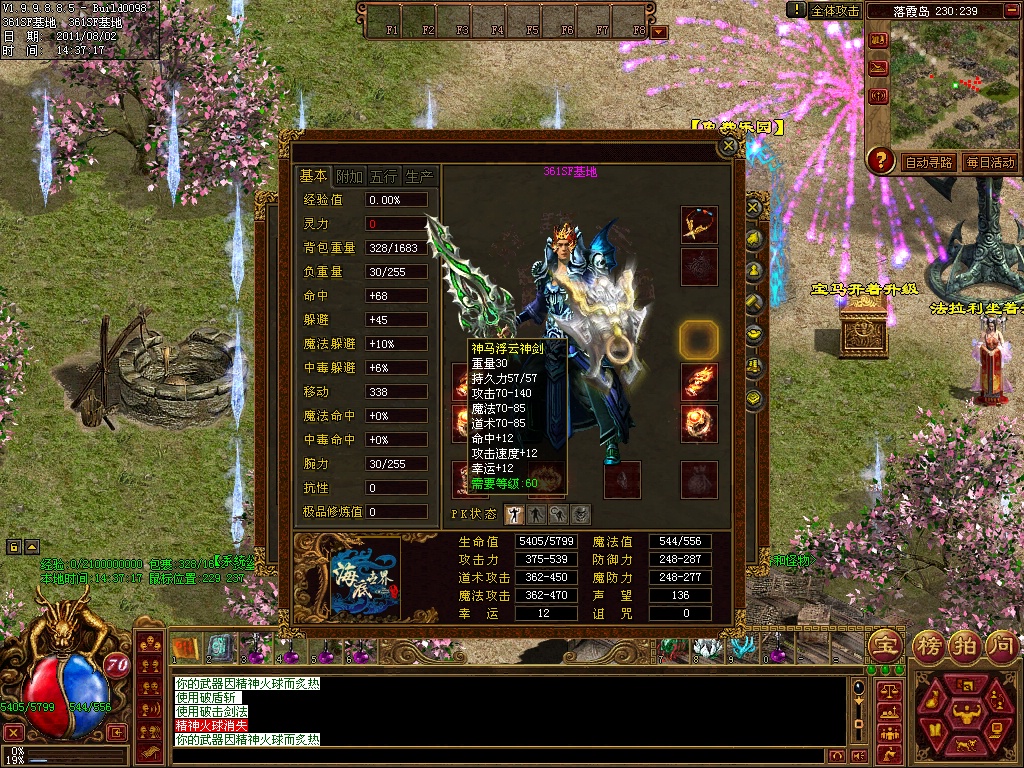Close the character equipment window

(x=730, y=146)
